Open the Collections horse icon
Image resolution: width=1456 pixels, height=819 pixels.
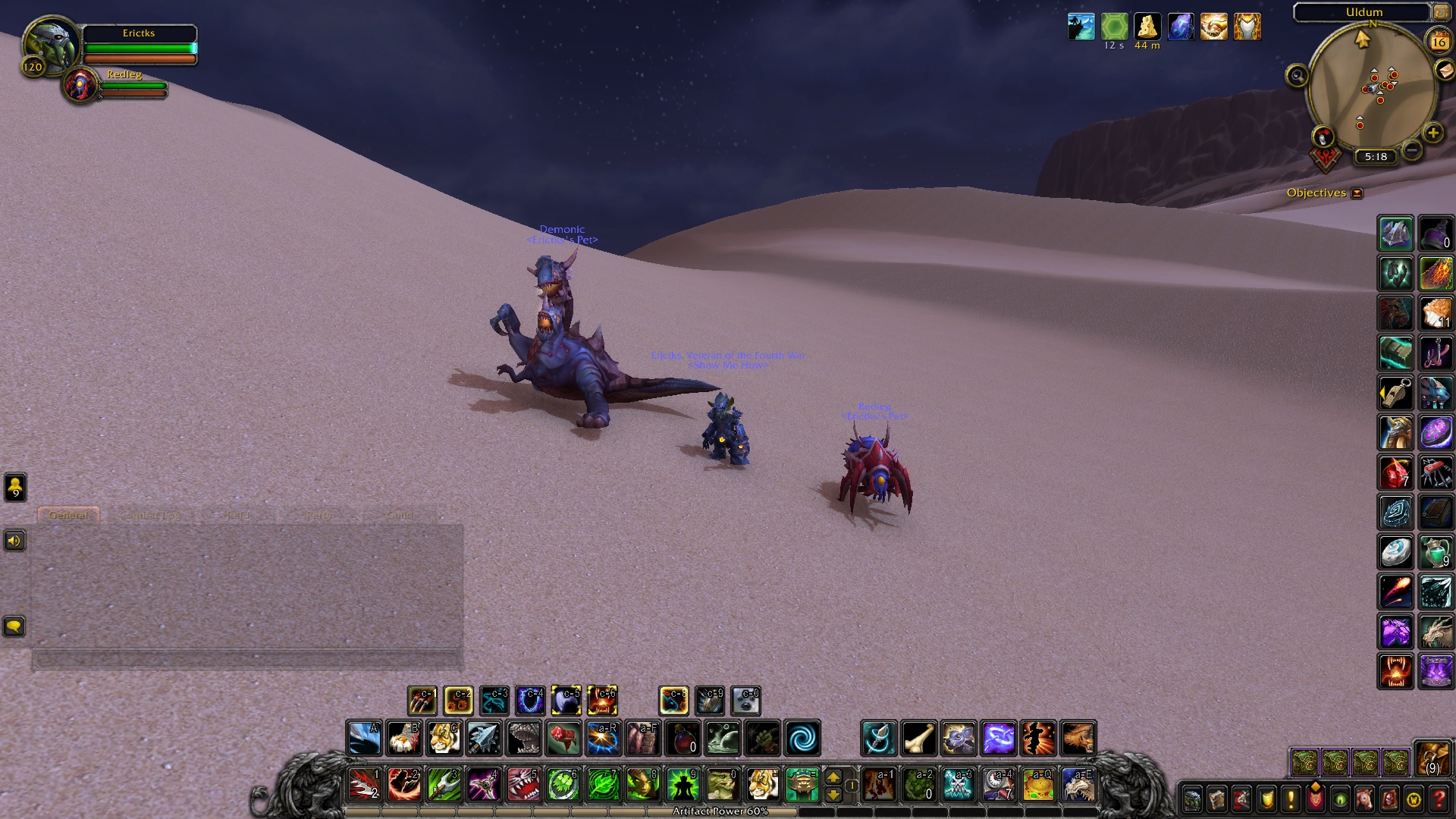point(1364,798)
